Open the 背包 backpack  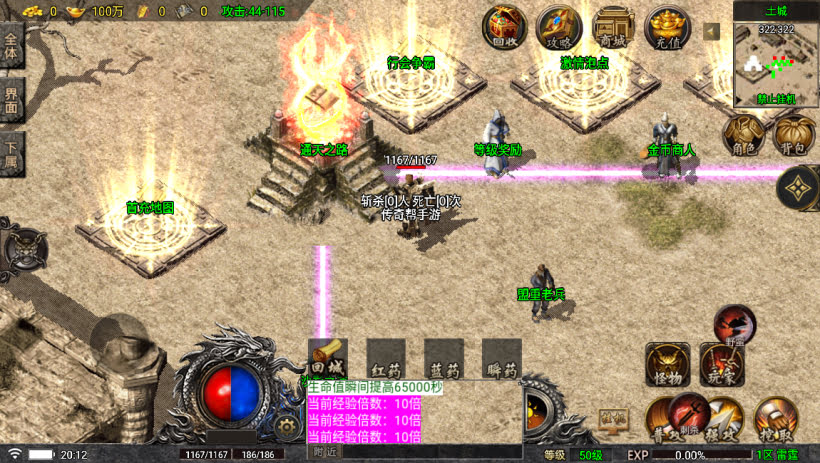click(794, 134)
